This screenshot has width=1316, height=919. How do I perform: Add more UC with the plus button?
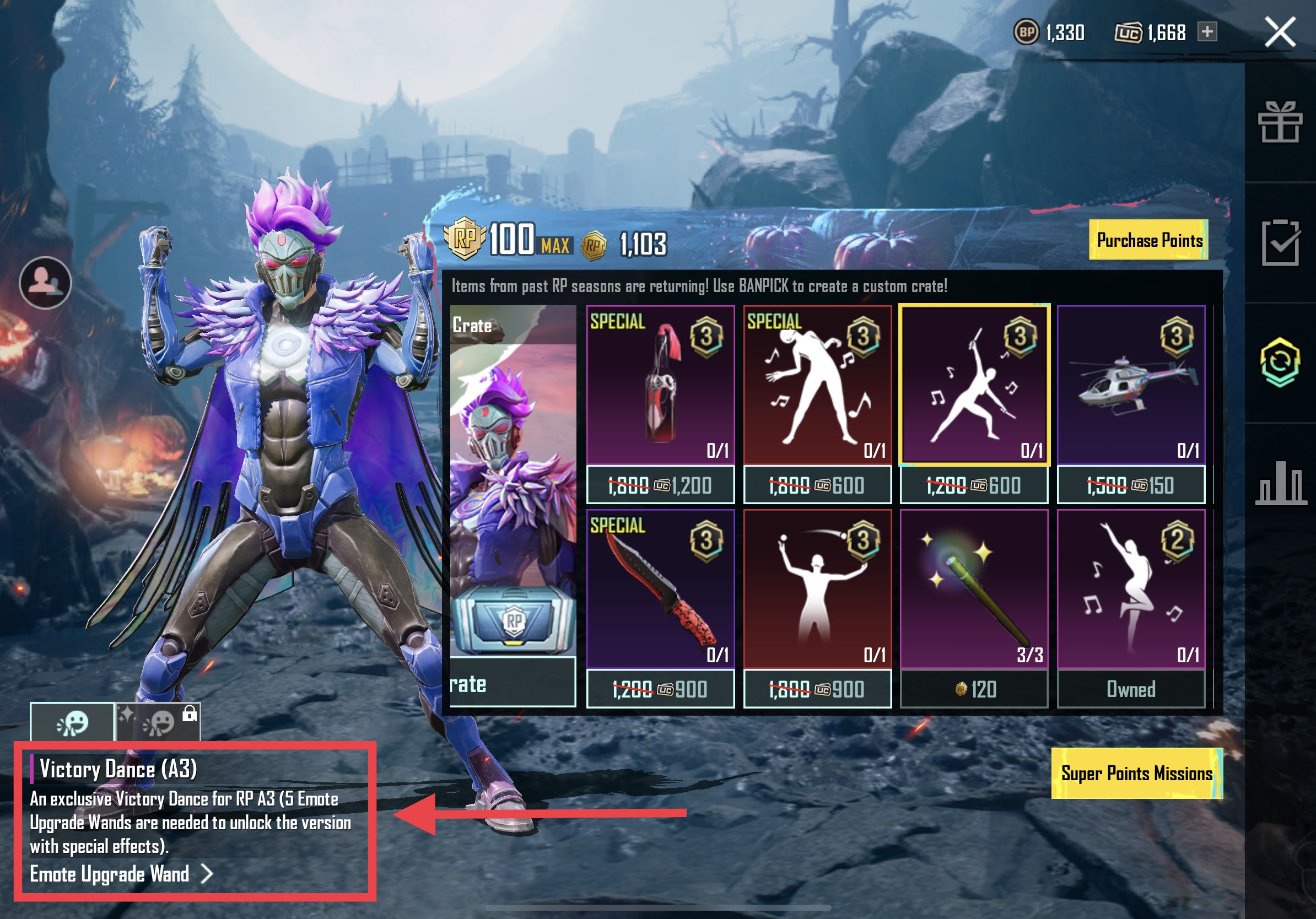pyautogui.click(x=1207, y=31)
